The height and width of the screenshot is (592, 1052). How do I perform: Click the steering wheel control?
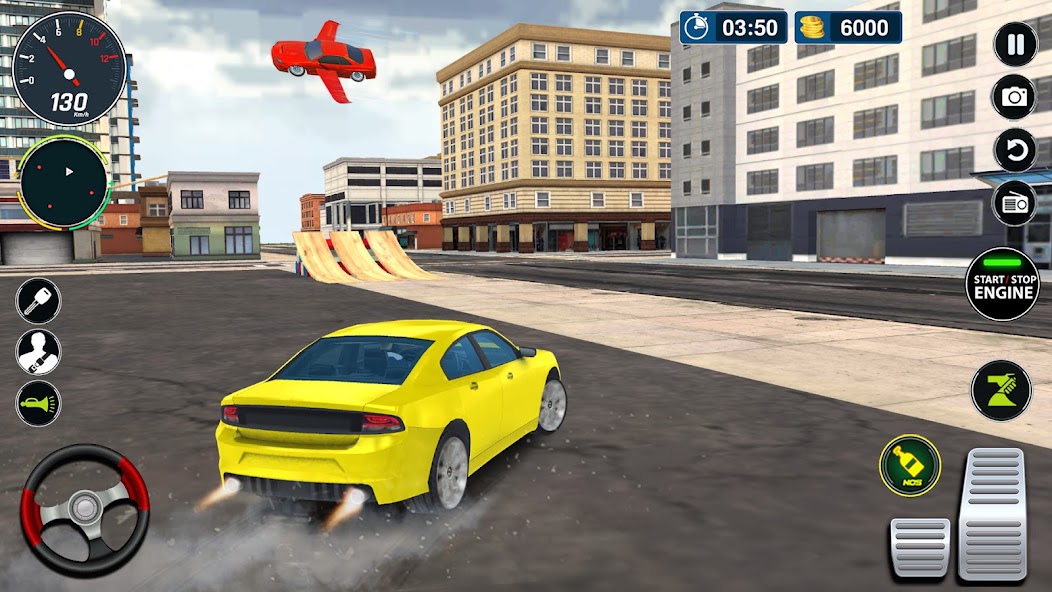tap(85, 511)
